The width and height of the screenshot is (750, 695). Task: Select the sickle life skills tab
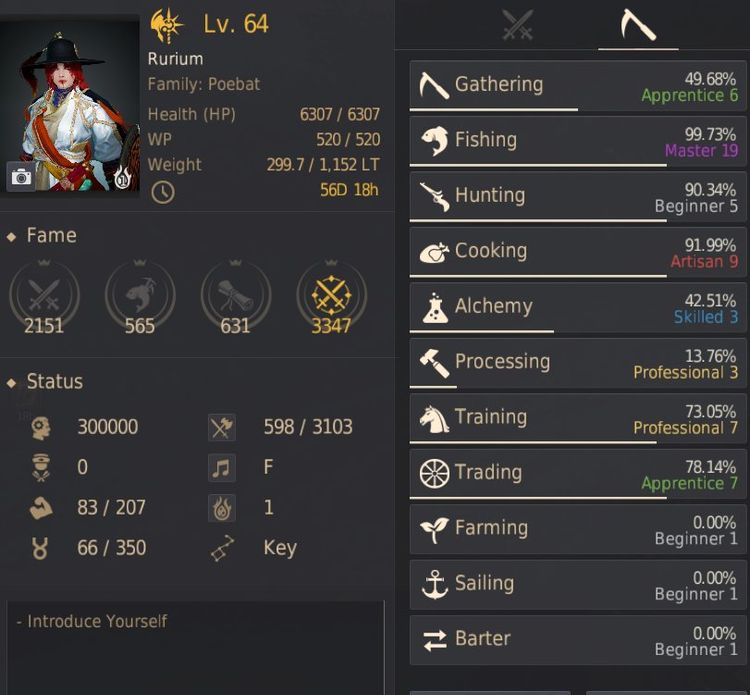[x=637, y=25]
